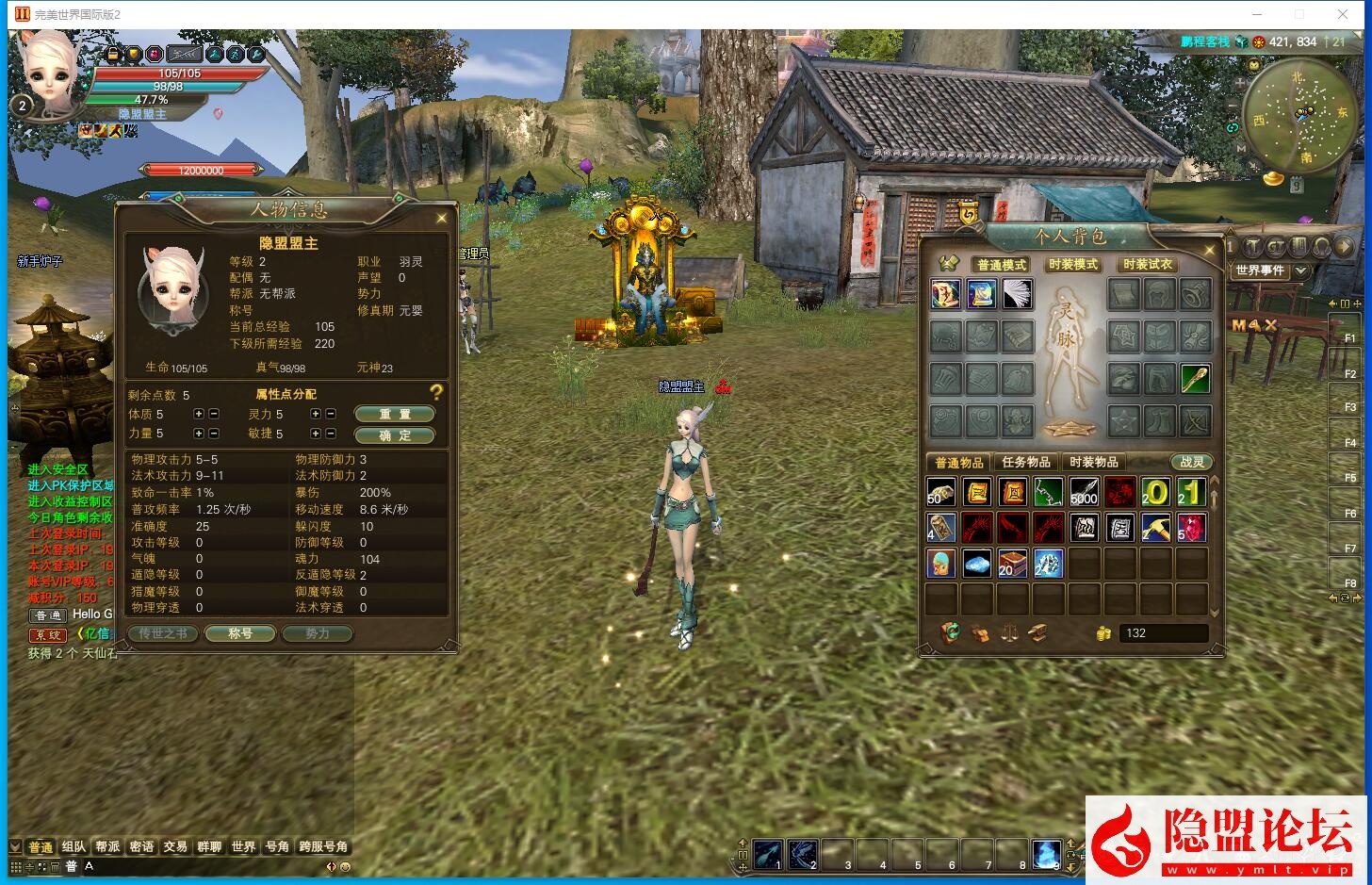Screen dimensions: 1372x885
Task: Close the 人物信息 character info panel
Action: tap(441, 219)
